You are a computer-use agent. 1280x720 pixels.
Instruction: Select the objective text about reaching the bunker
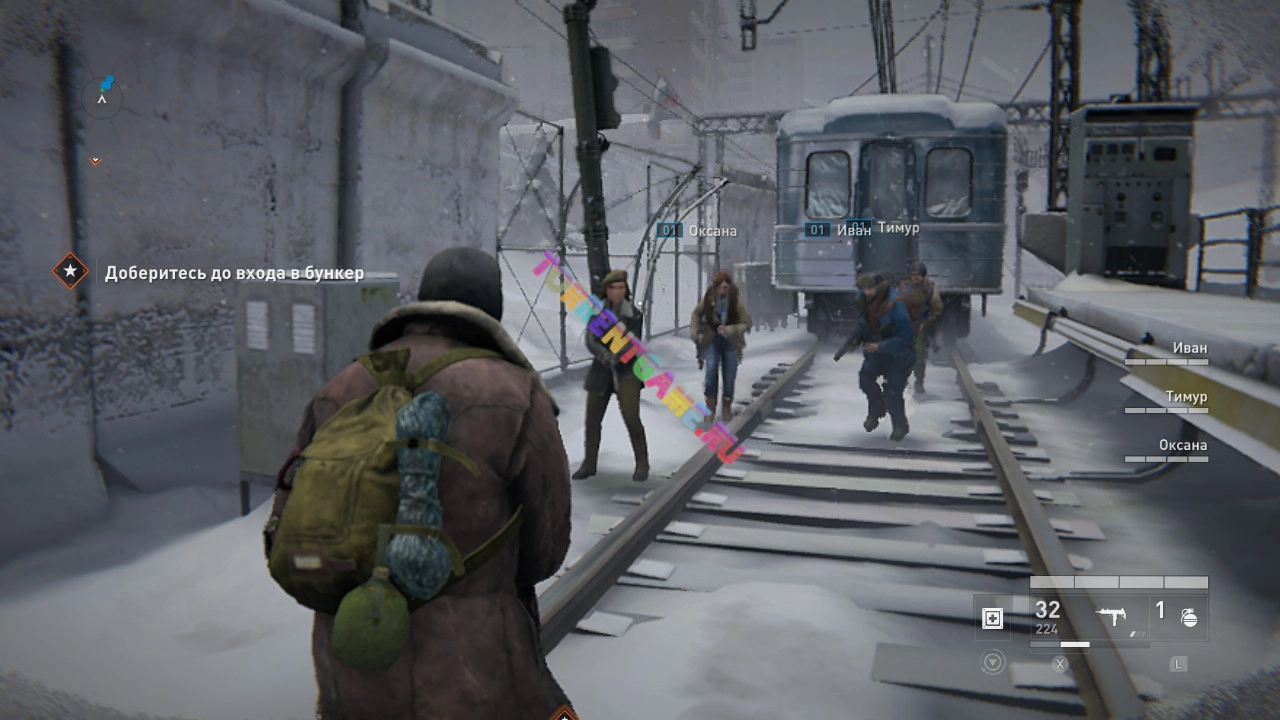[x=234, y=273]
